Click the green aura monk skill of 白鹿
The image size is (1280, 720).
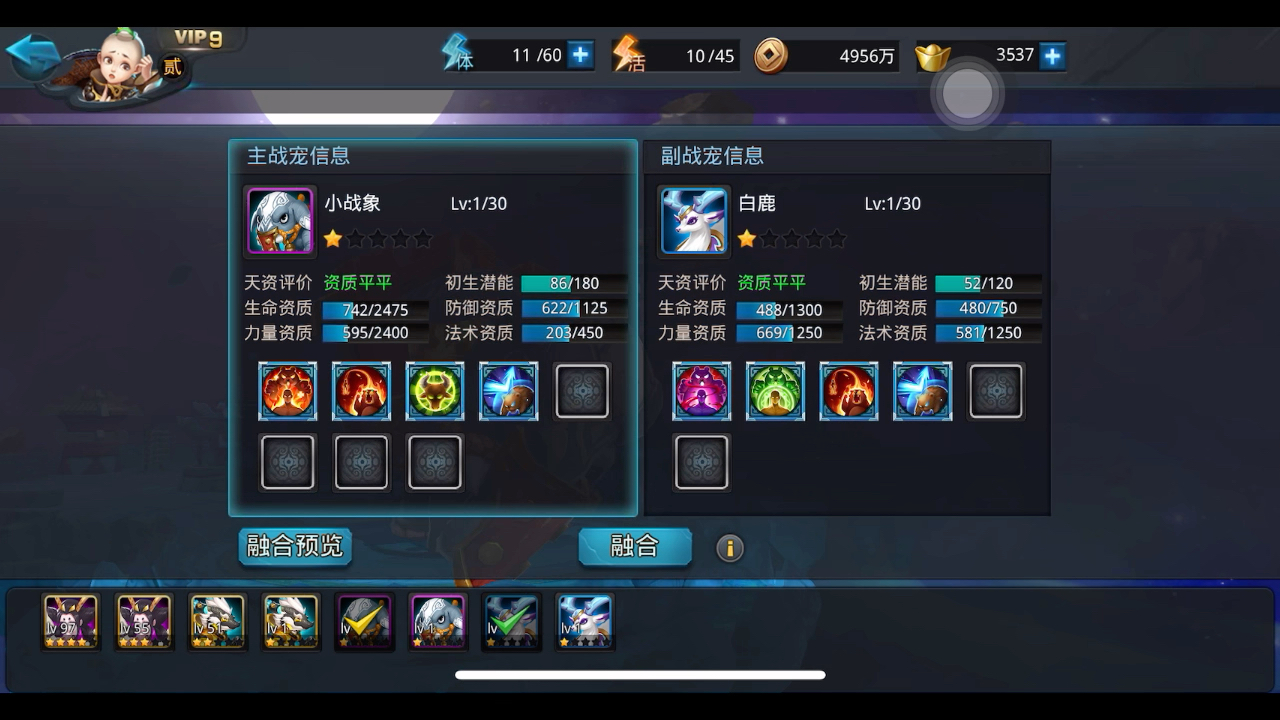click(775, 390)
